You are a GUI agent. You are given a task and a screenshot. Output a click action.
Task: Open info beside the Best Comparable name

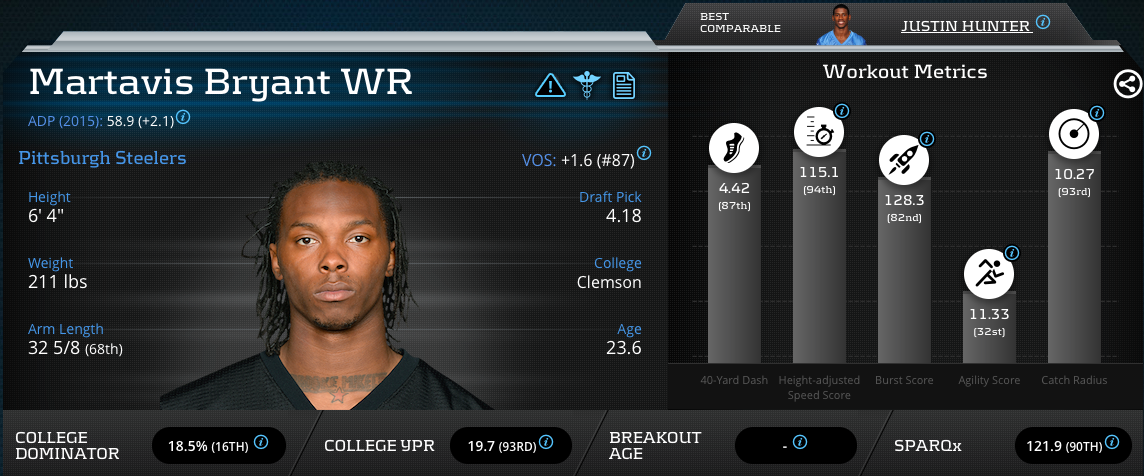[x=1043, y=21]
